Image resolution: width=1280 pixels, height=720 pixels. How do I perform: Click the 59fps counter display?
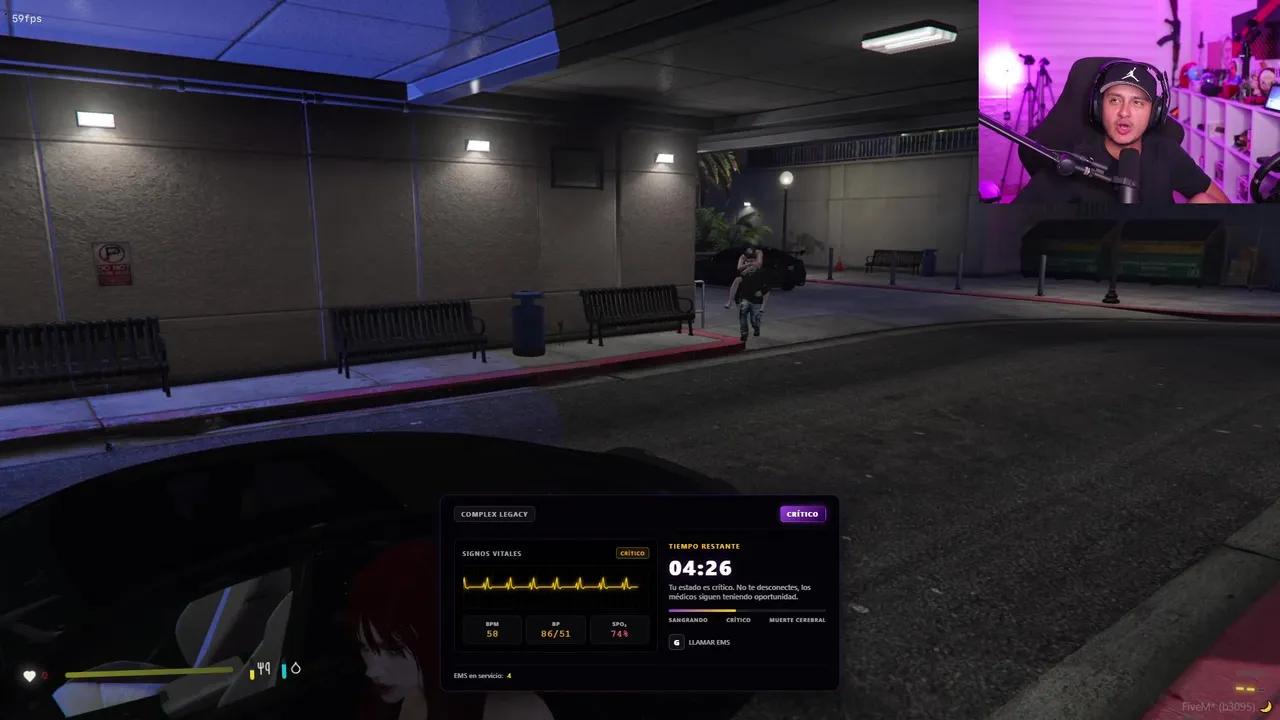(x=27, y=18)
